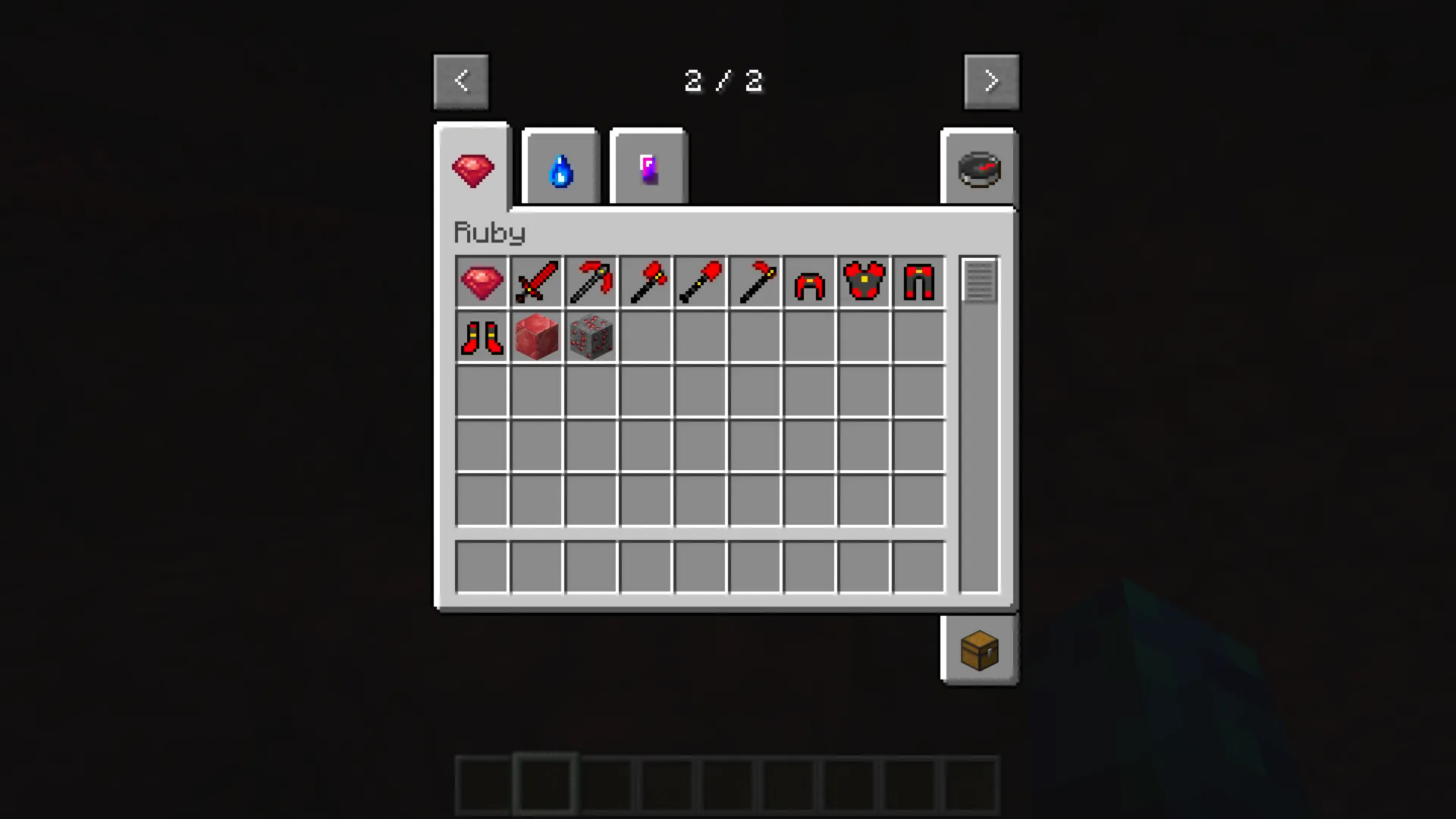
Task: Select the Ruby Ore block
Action: click(591, 337)
